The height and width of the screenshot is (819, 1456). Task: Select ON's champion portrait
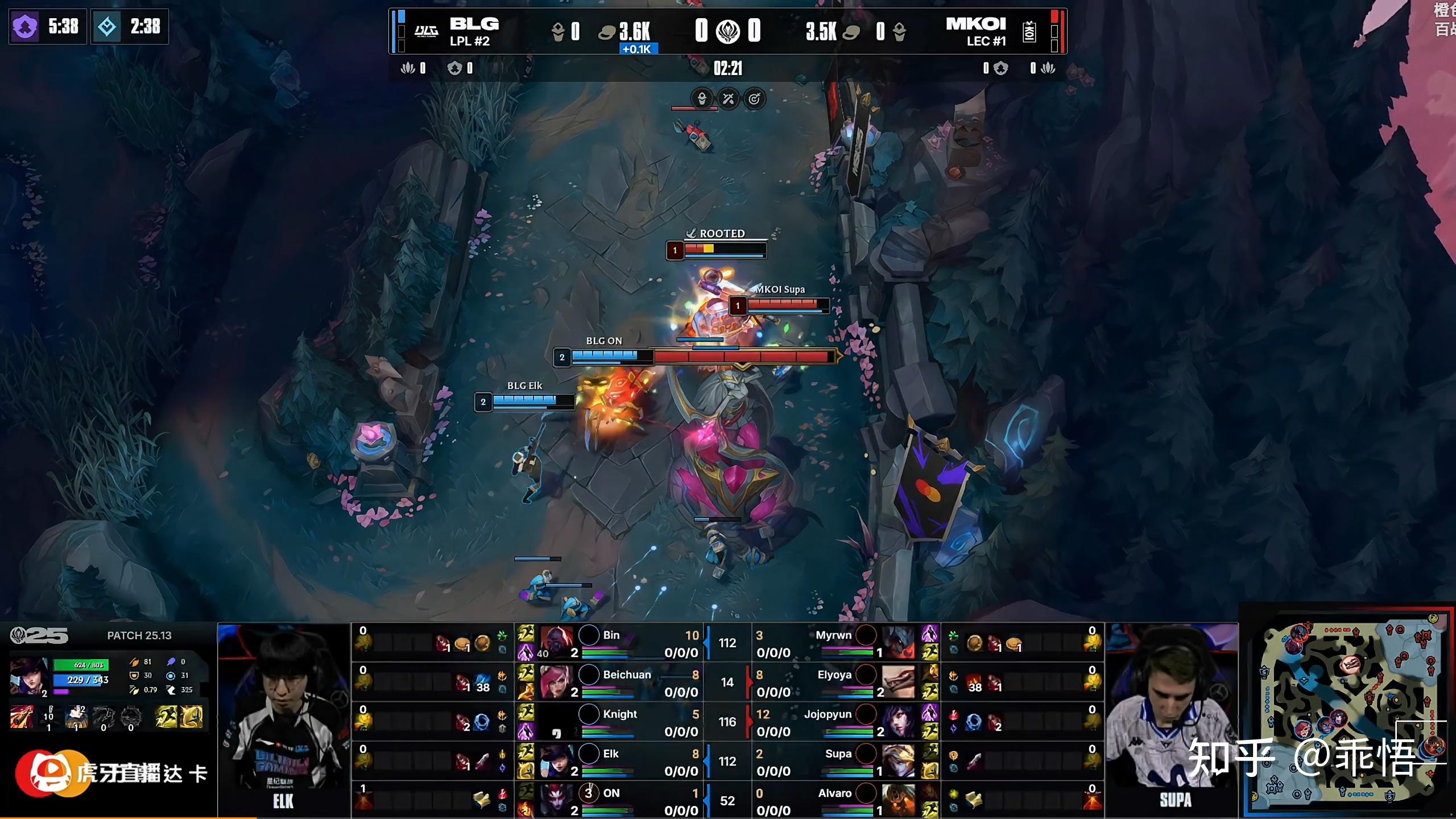point(556,800)
